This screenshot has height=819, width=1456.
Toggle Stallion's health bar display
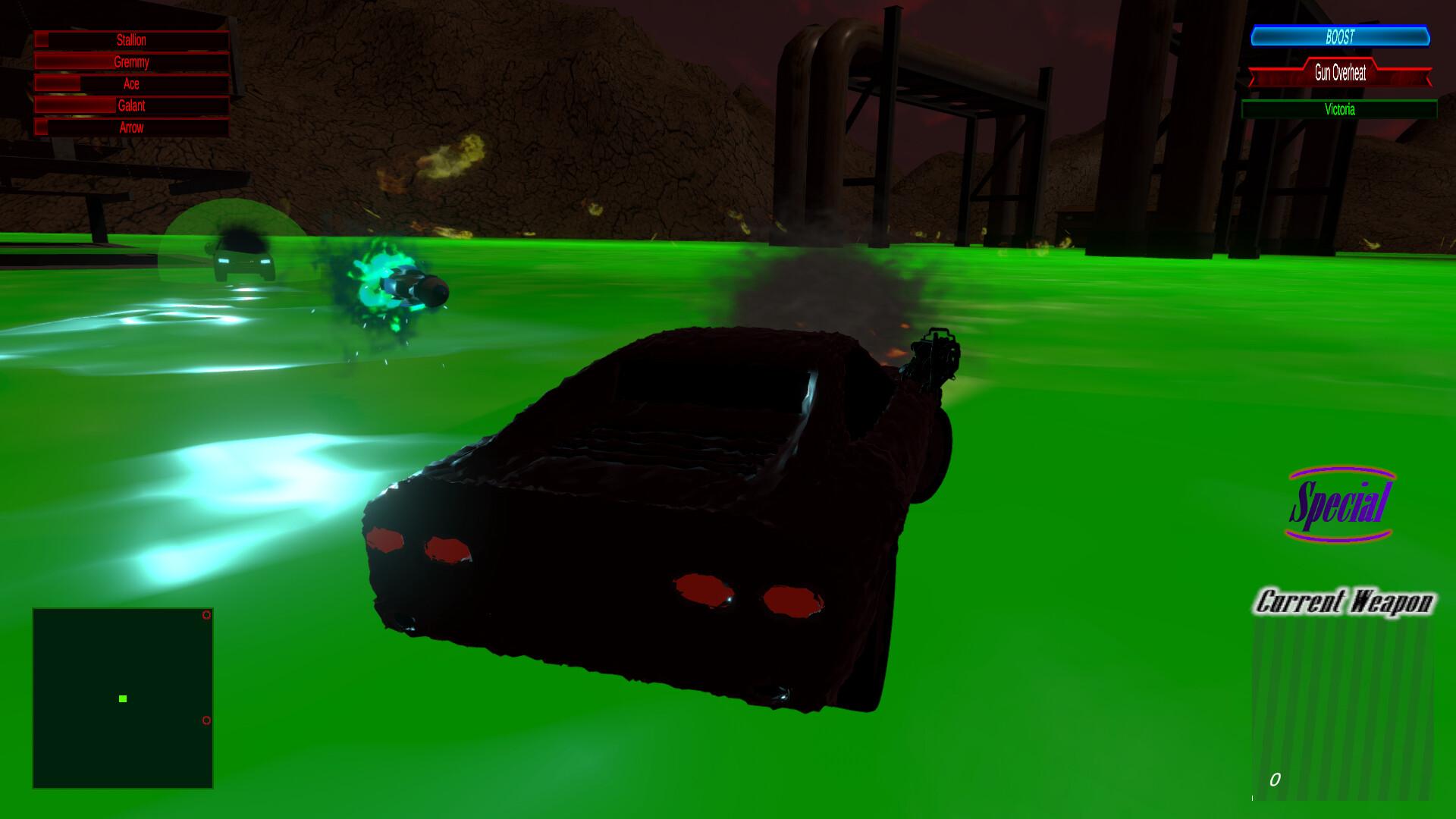tap(130, 40)
